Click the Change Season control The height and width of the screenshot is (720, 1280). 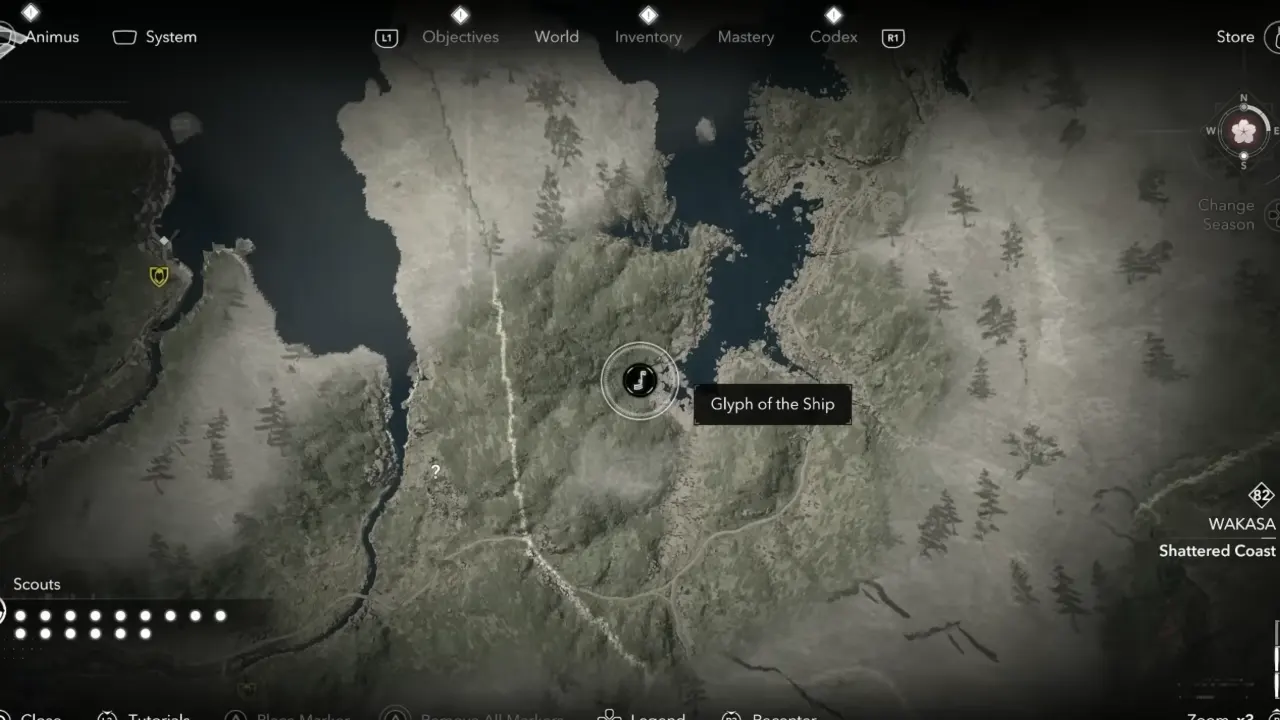(x=1227, y=214)
